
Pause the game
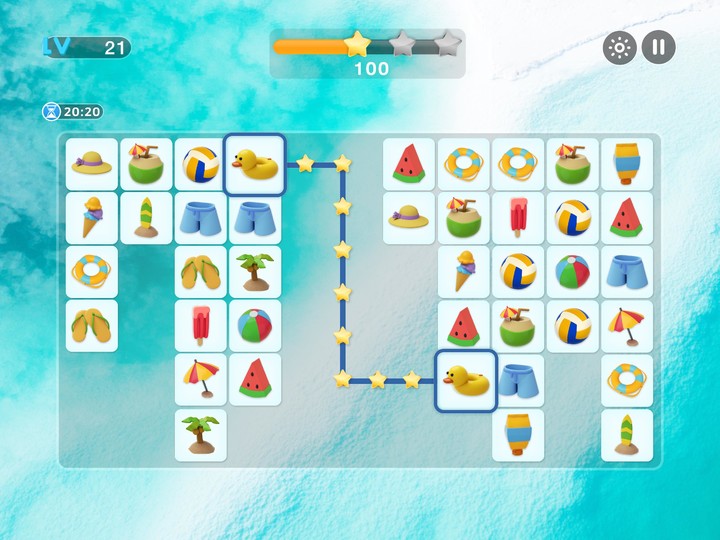(658, 47)
